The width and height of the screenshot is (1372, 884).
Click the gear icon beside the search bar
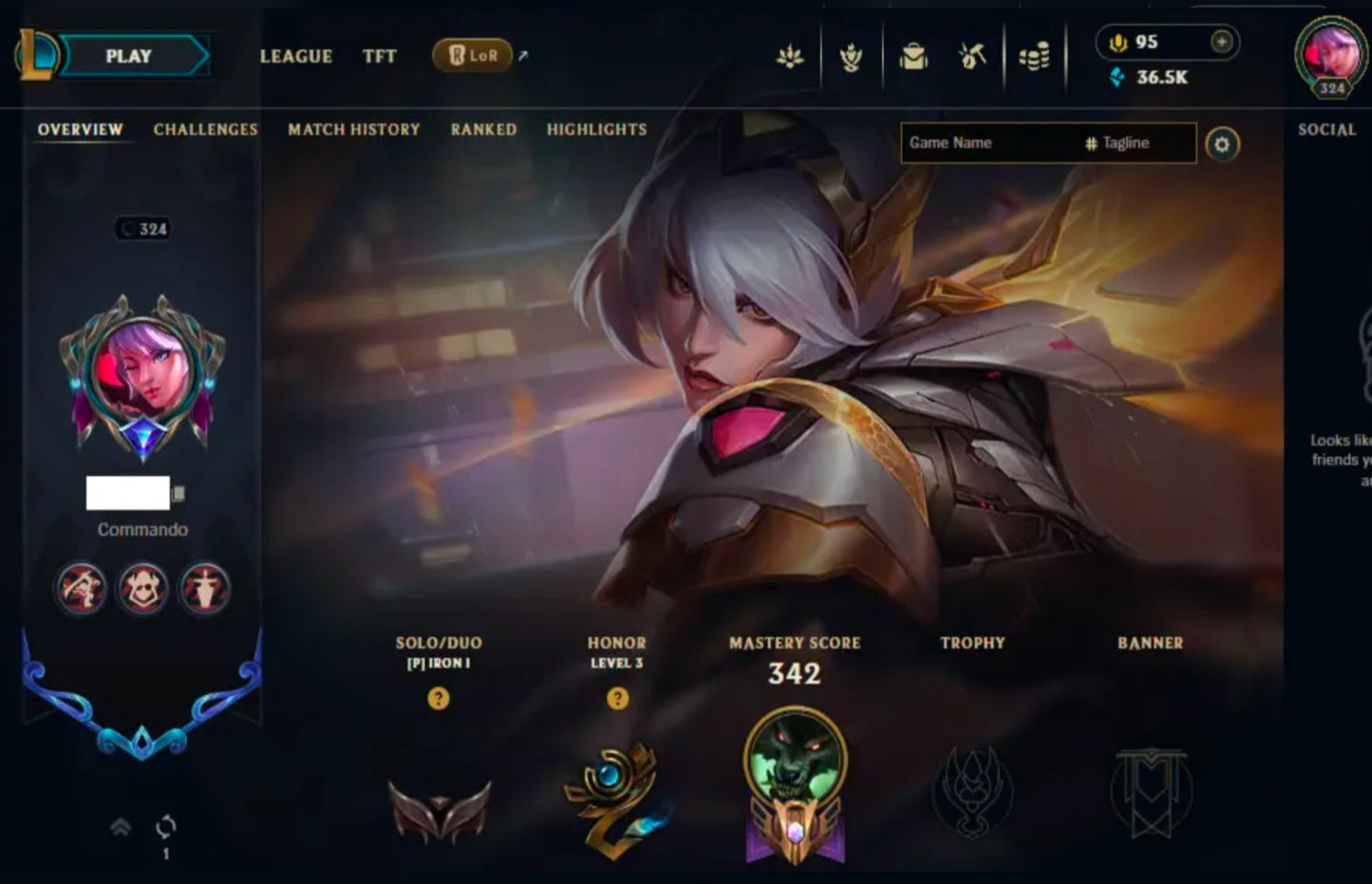pyautogui.click(x=1225, y=143)
